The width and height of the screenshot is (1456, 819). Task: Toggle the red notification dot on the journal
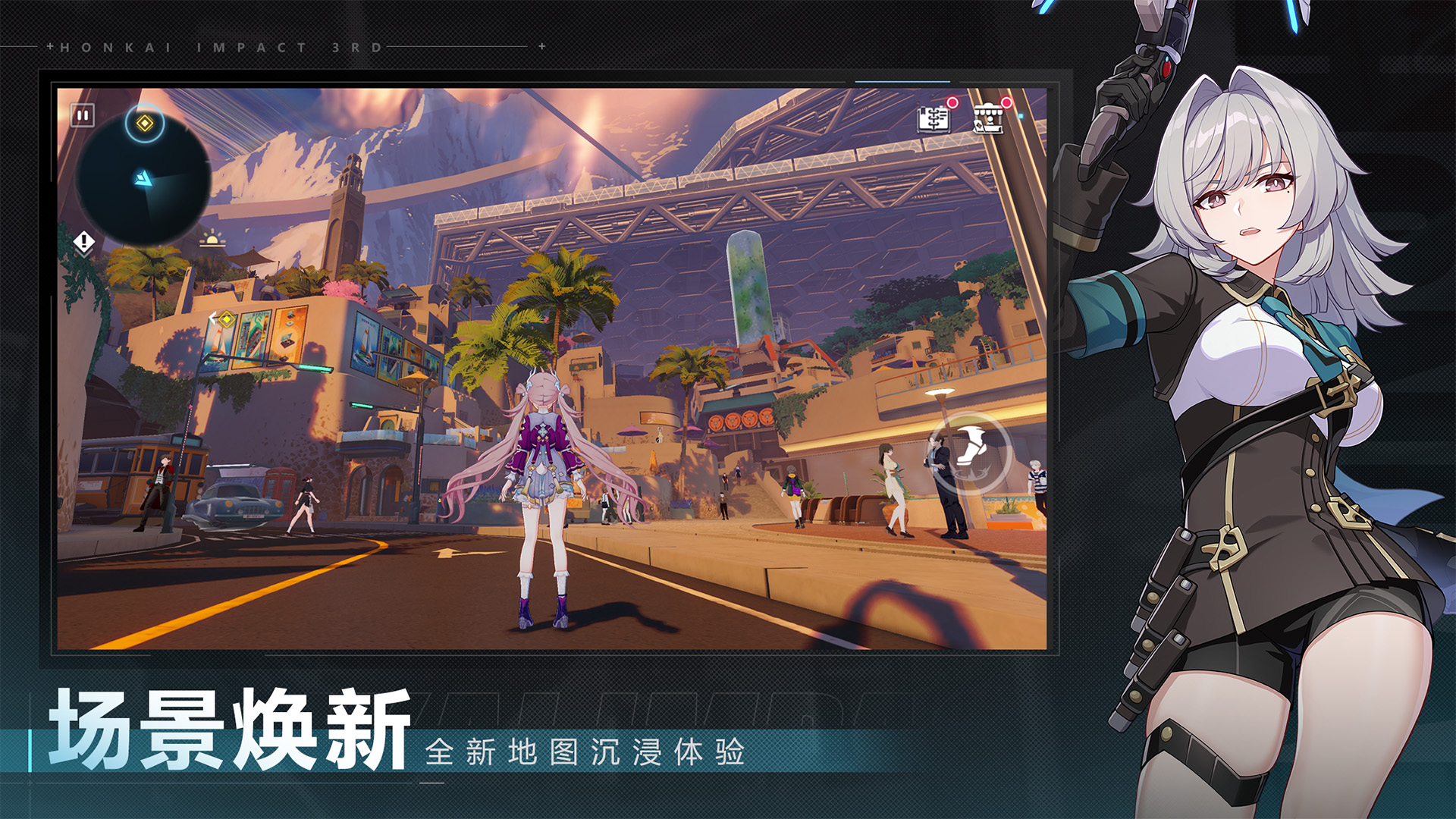tap(952, 103)
